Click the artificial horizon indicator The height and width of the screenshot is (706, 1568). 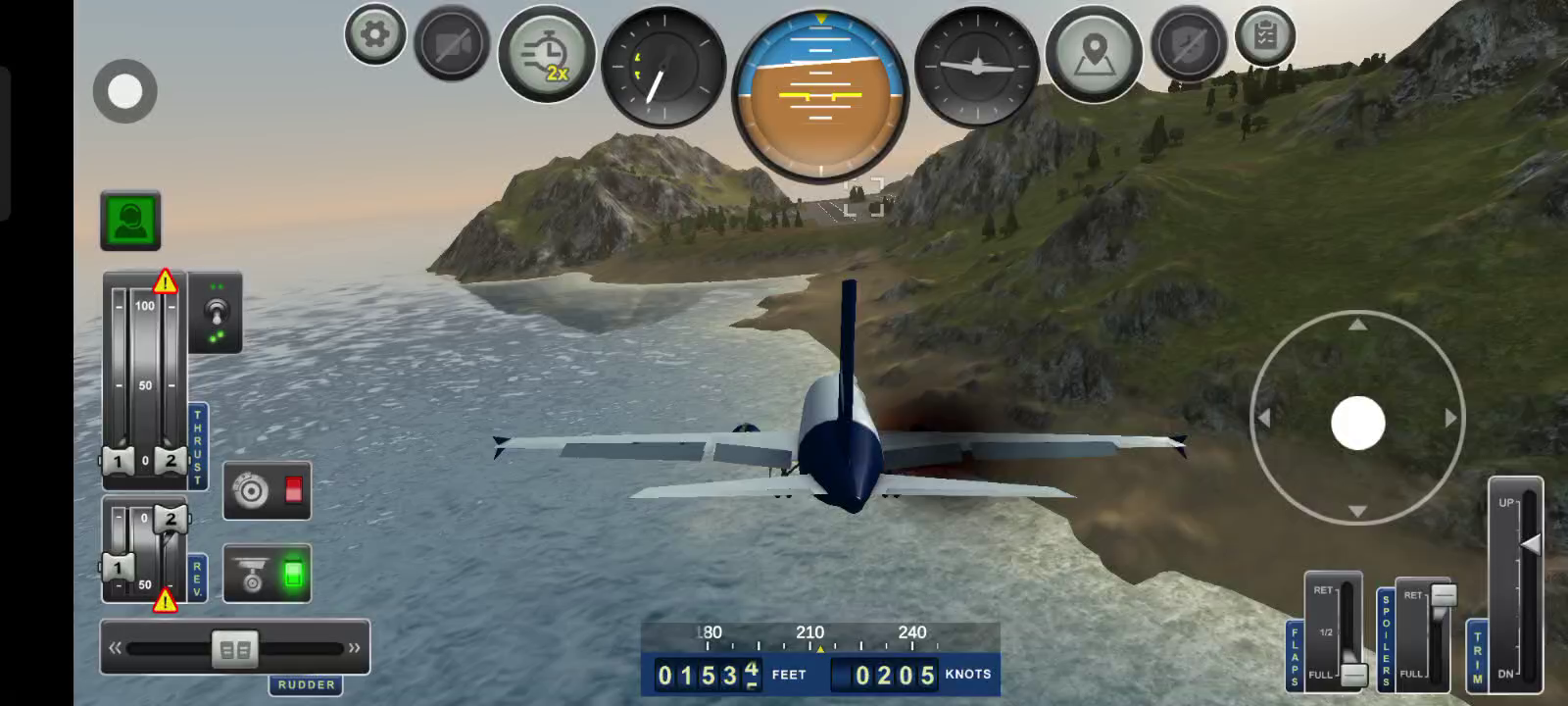(820, 94)
